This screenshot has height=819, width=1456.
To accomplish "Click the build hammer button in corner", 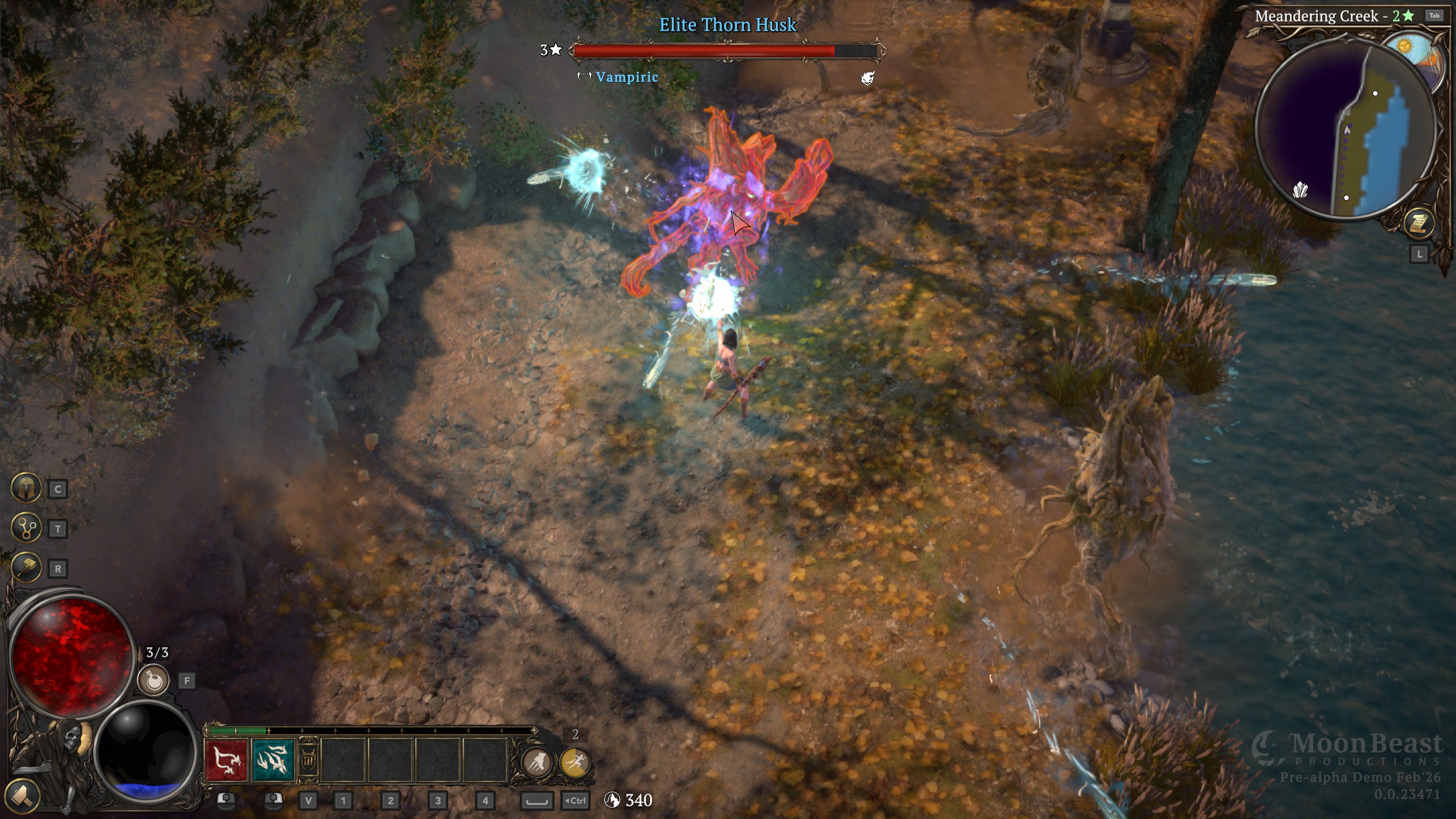I will (22, 795).
